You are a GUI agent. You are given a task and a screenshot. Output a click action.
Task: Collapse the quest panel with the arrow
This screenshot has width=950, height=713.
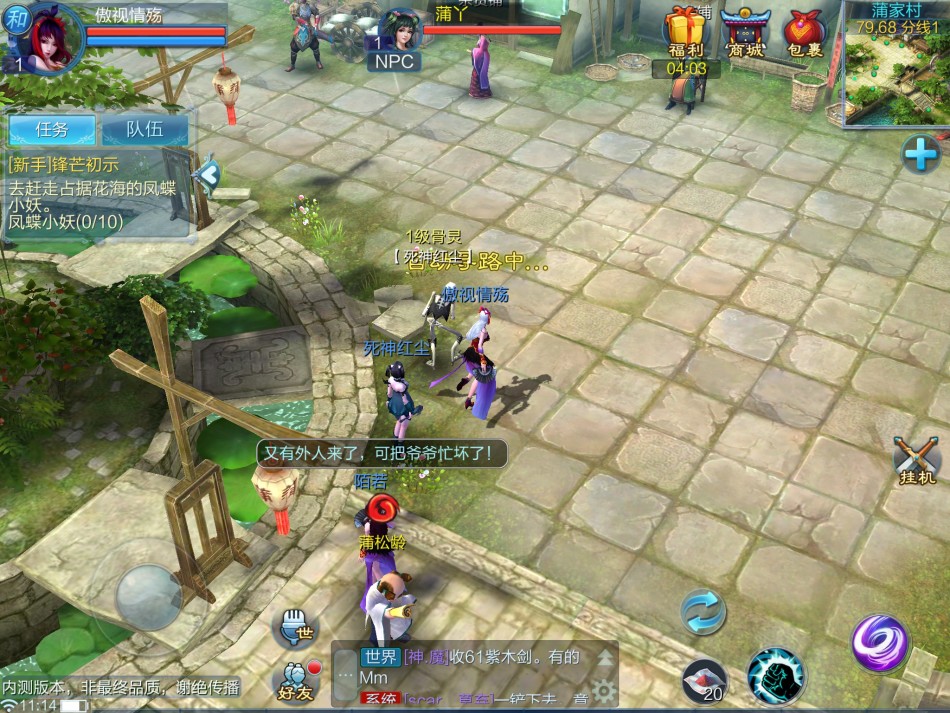pyautogui.click(x=207, y=174)
